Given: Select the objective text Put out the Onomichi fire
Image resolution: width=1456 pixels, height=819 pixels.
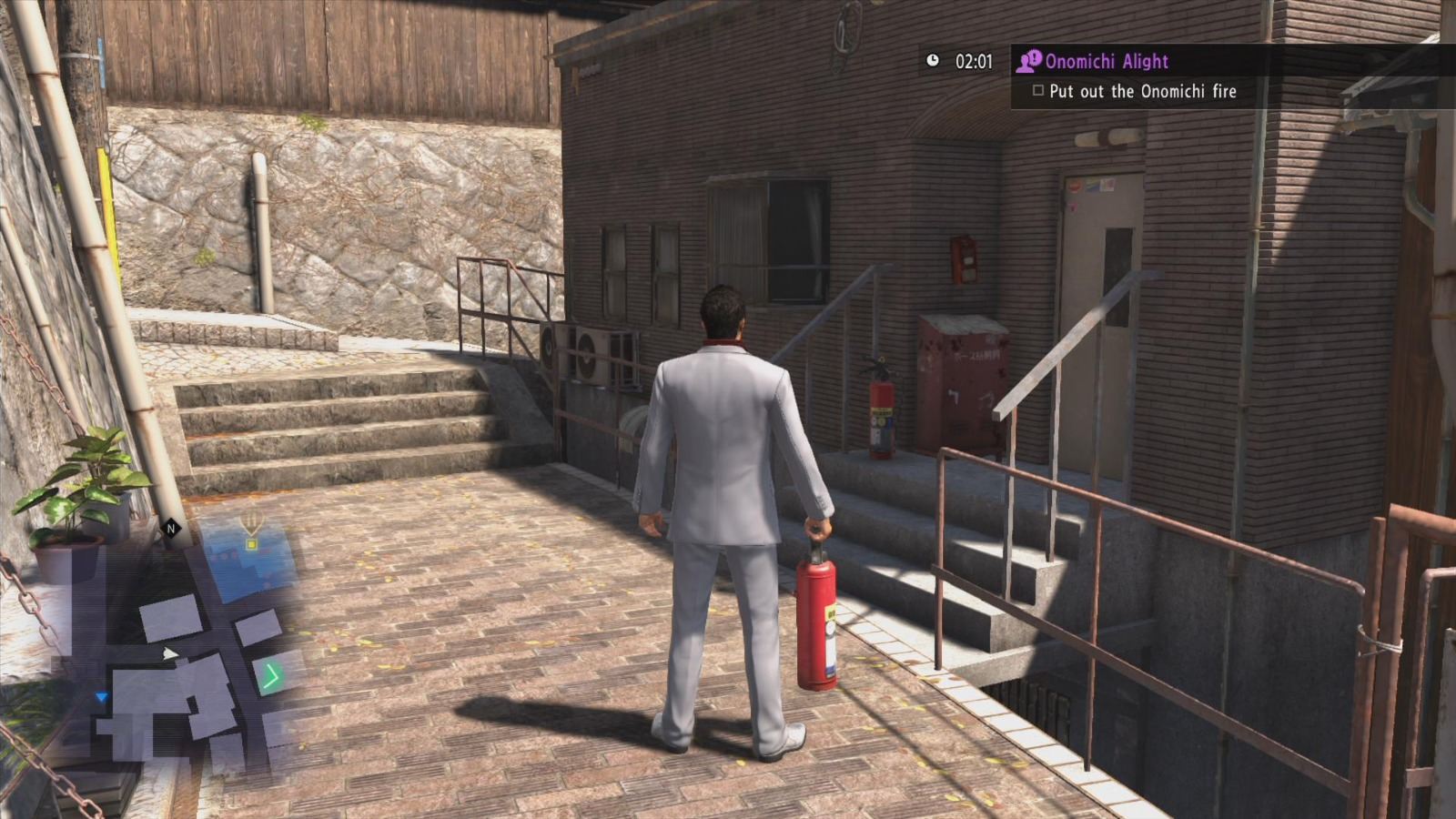Looking at the screenshot, I should click(1143, 91).
